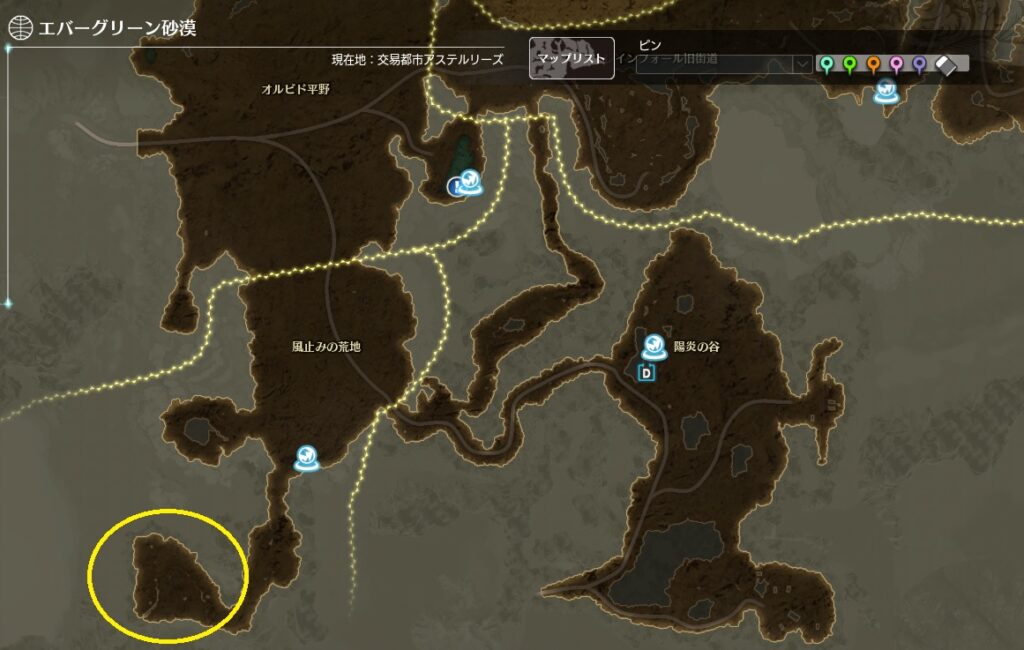Open the マップリスト map list button

571,58
